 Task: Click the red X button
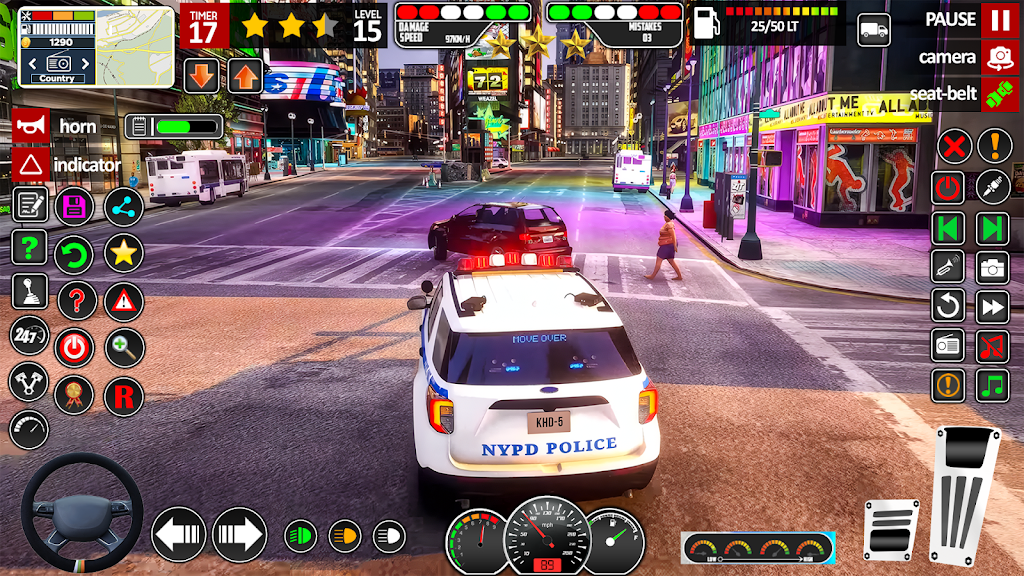[x=954, y=147]
